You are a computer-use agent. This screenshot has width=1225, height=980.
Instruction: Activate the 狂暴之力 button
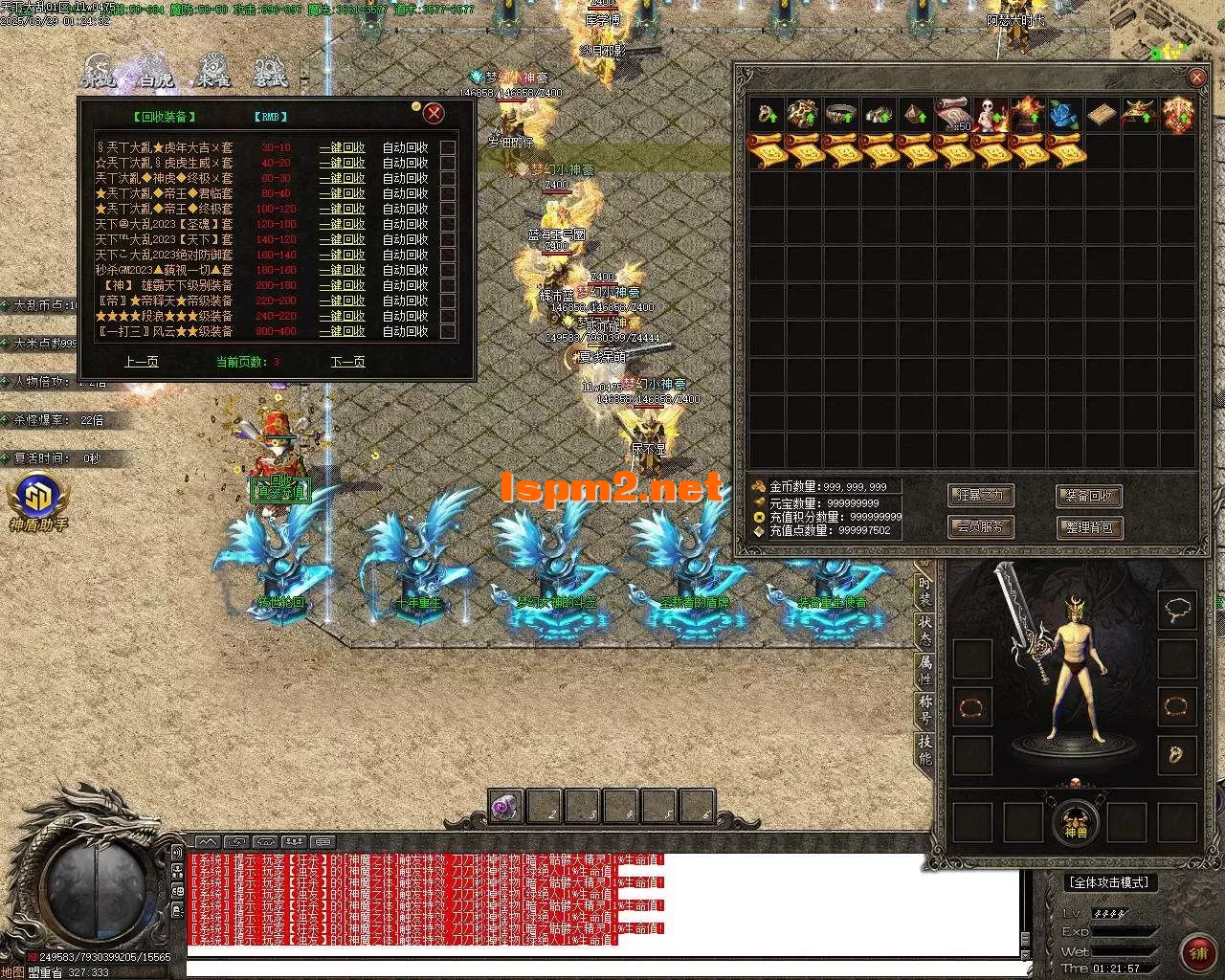tap(980, 496)
